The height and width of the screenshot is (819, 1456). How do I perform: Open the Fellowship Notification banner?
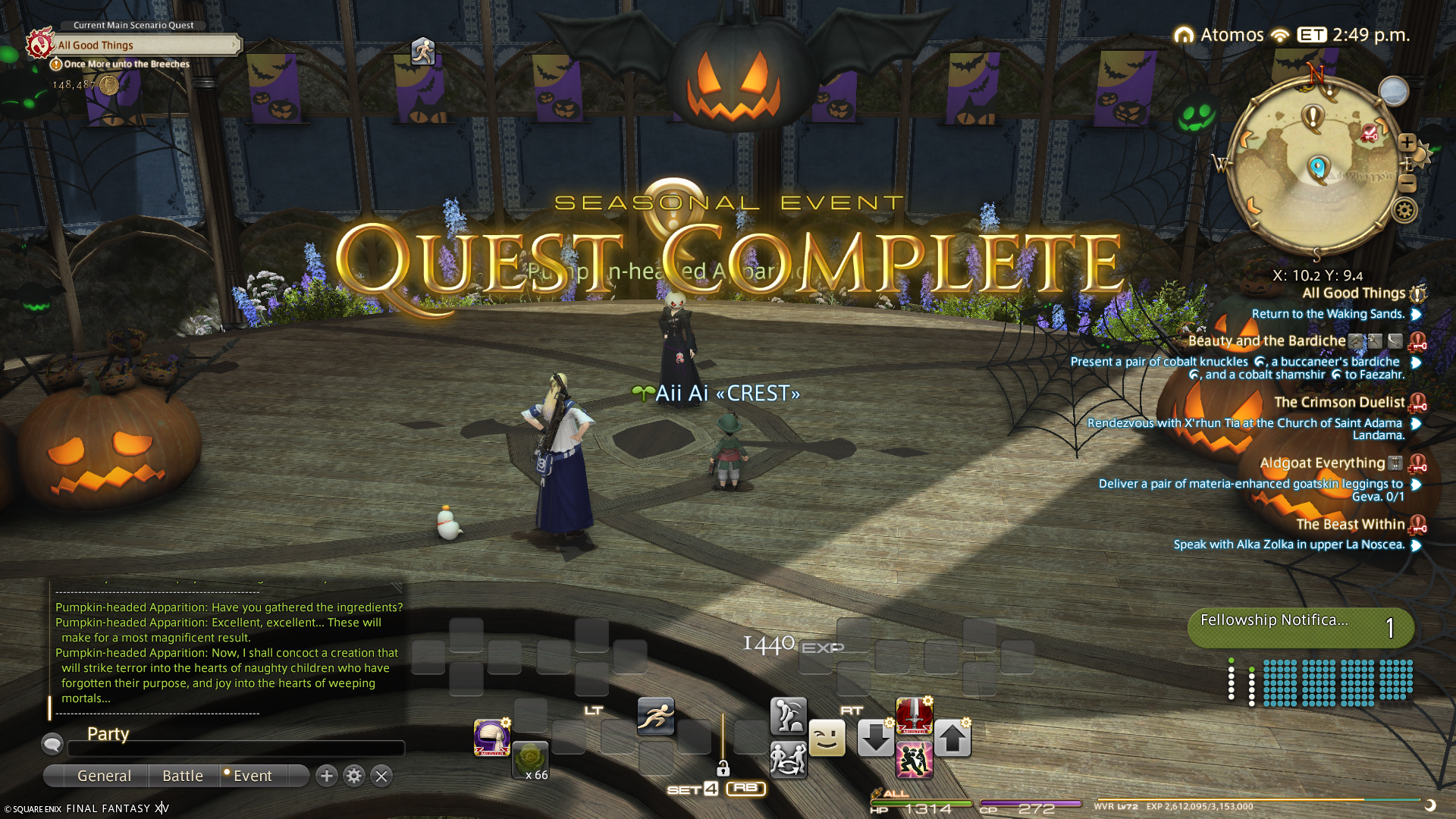[x=1300, y=627]
